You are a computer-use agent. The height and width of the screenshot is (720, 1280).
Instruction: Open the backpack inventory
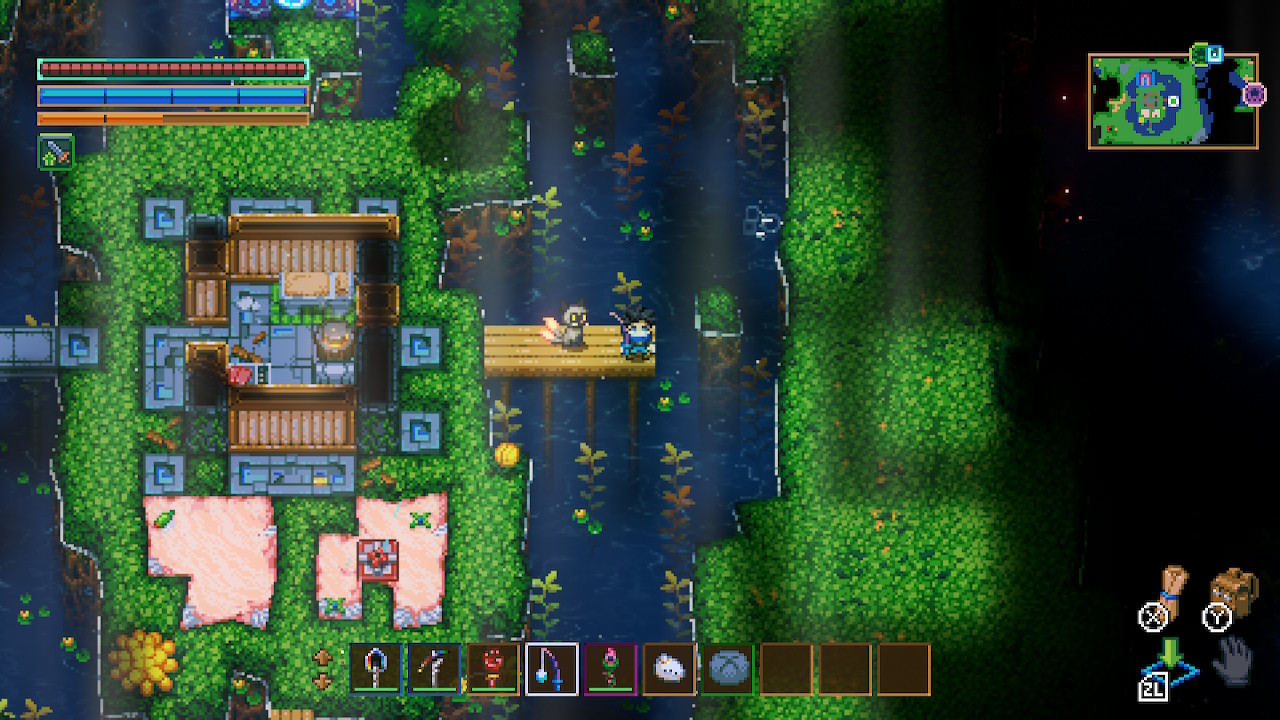pyautogui.click(x=1232, y=590)
